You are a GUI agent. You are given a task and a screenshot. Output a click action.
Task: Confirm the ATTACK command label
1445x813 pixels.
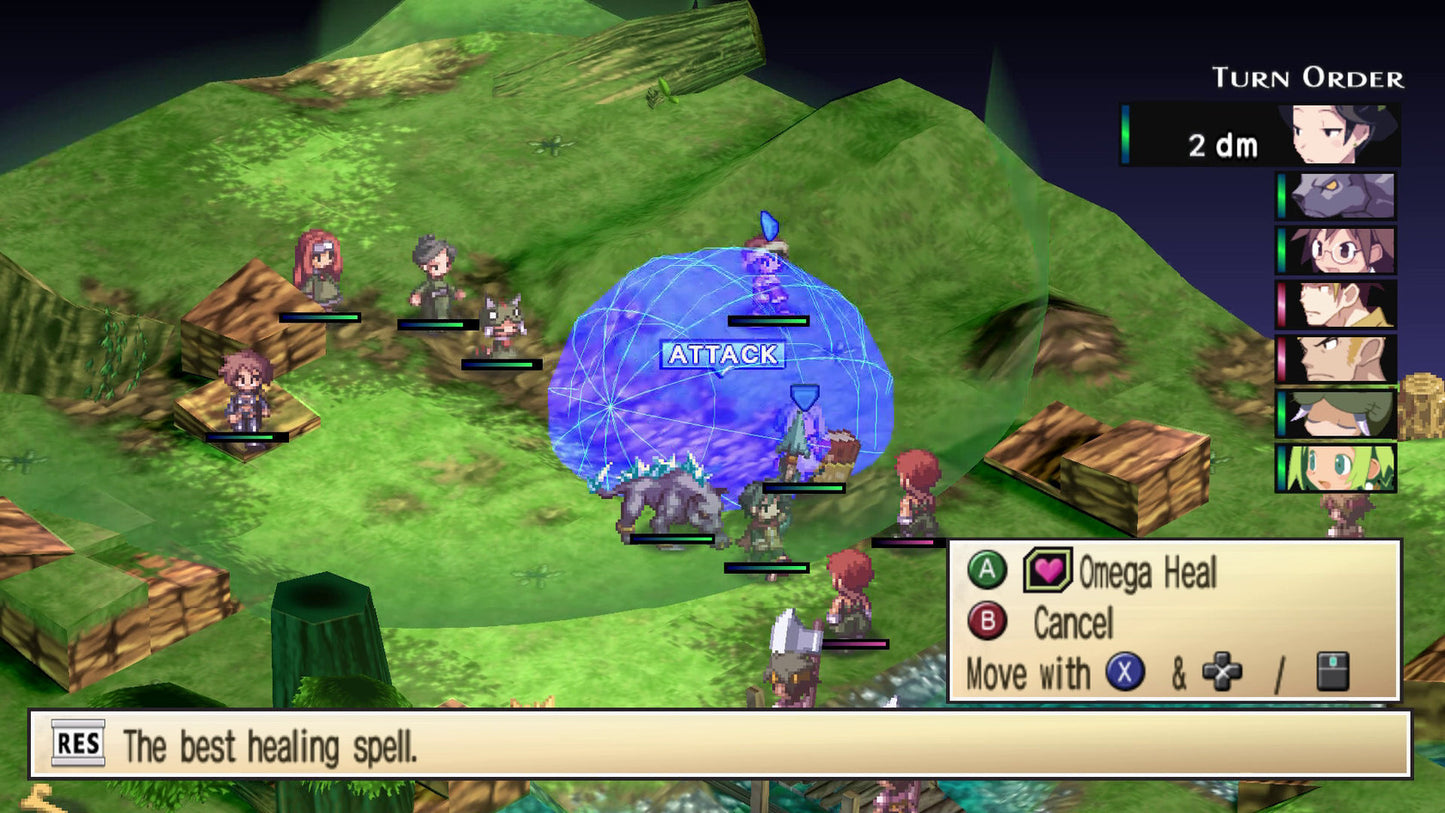(x=724, y=353)
